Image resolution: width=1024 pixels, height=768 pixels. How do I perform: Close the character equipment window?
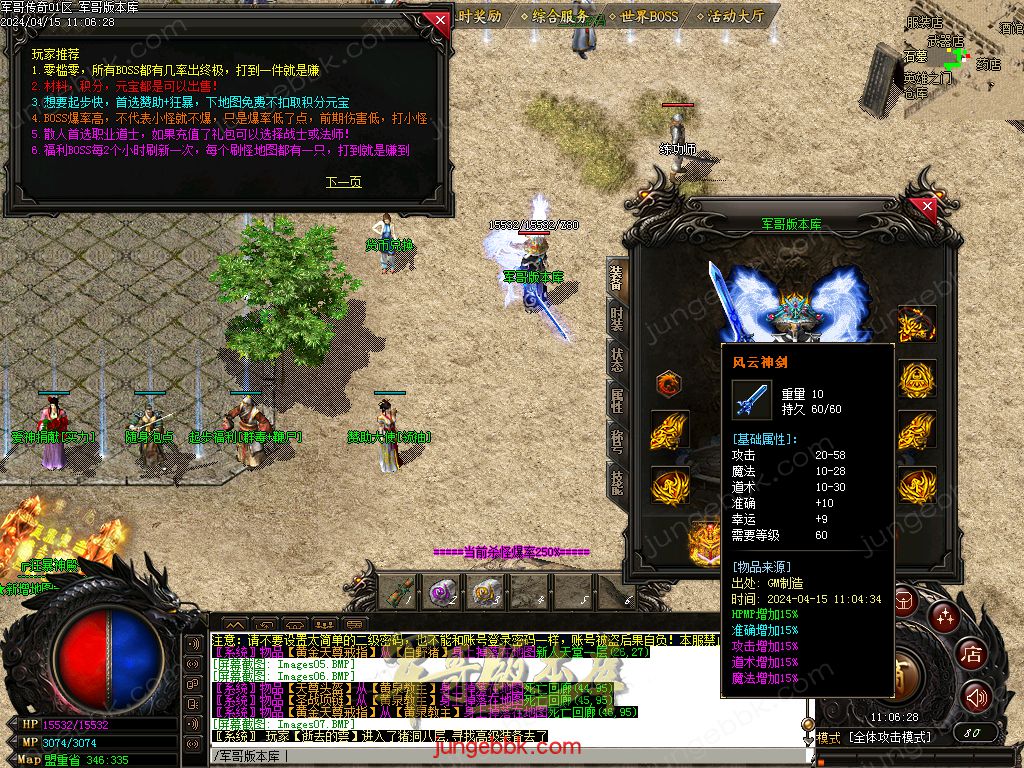[927, 207]
